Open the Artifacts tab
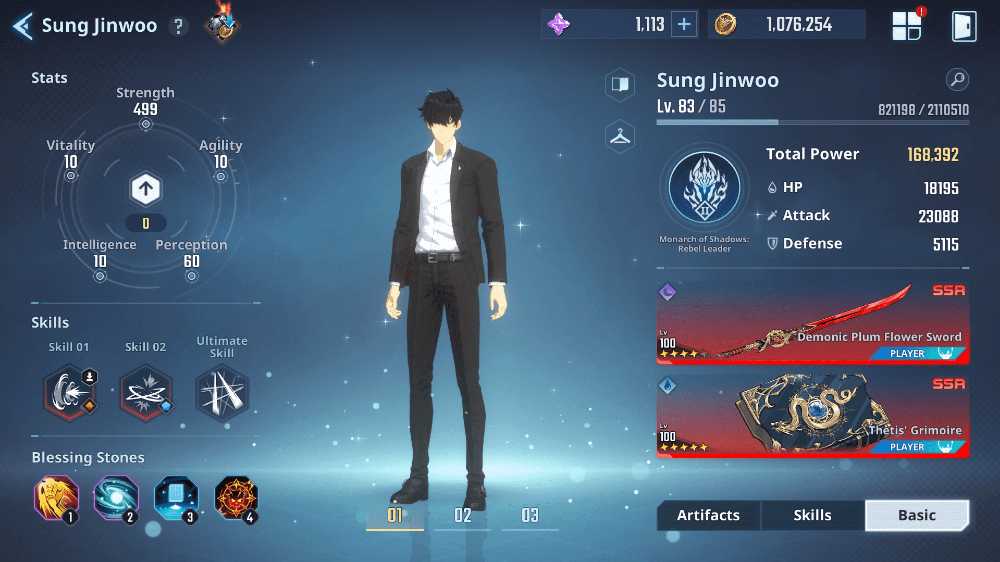The image size is (1000, 562). point(708,516)
